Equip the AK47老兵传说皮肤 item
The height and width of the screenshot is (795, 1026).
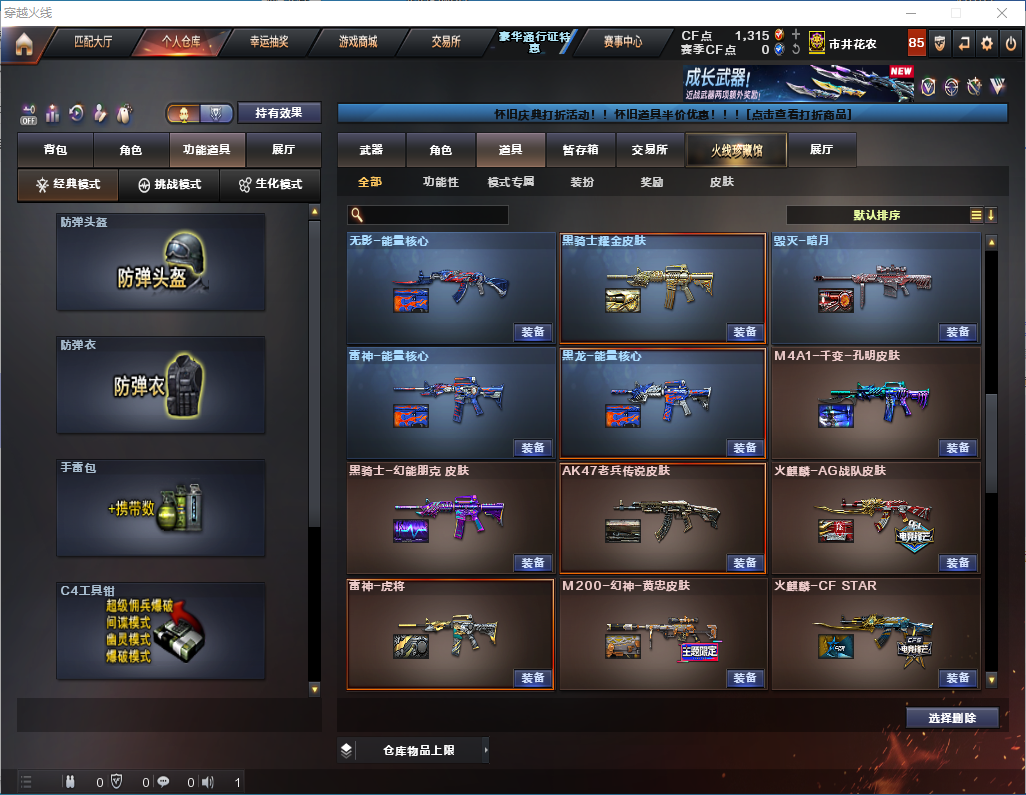tap(745, 563)
